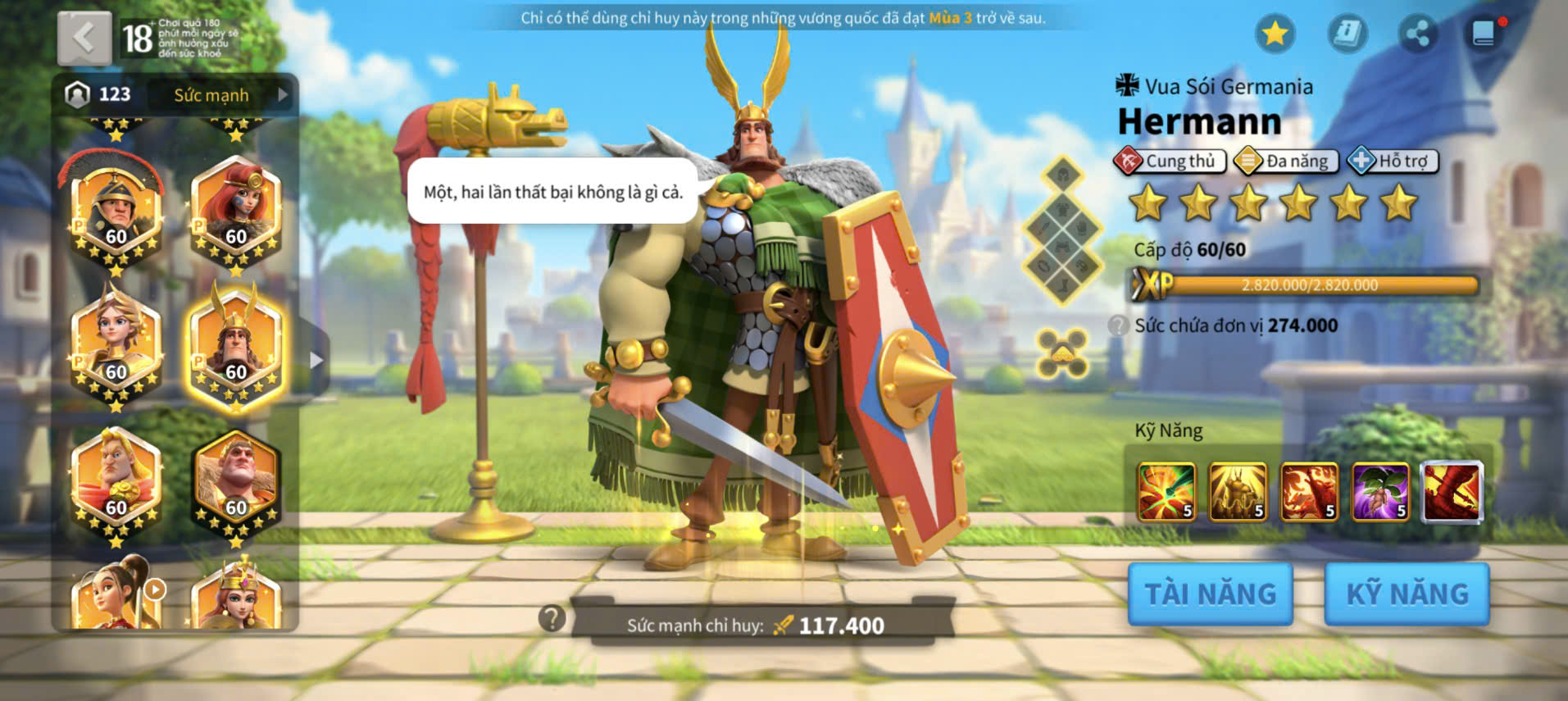1568x701 pixels.
Task: Open the diamond-shaped equipment slots panel
Action: (x=1062, y=231)
